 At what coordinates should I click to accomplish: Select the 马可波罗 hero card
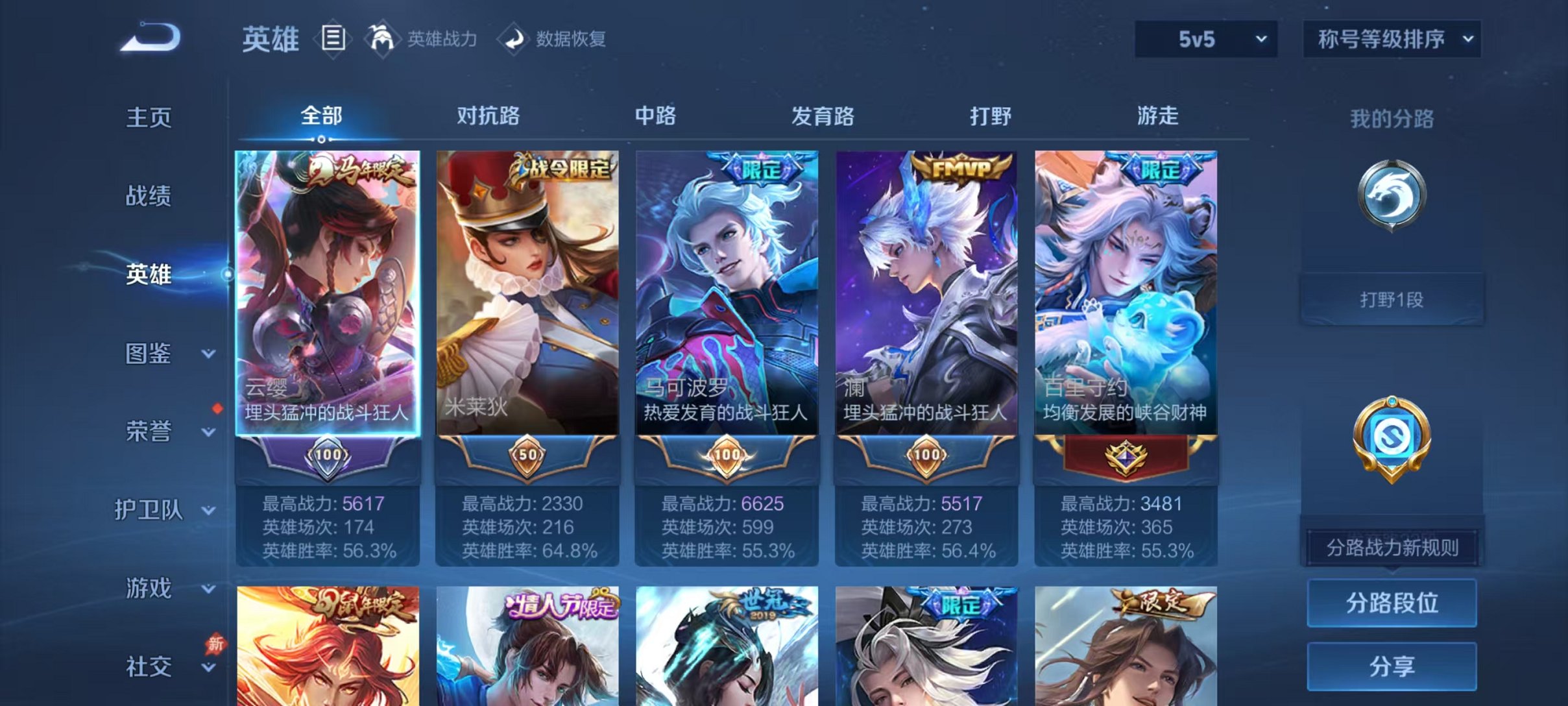pyautogui.click(x=725, y=292)
